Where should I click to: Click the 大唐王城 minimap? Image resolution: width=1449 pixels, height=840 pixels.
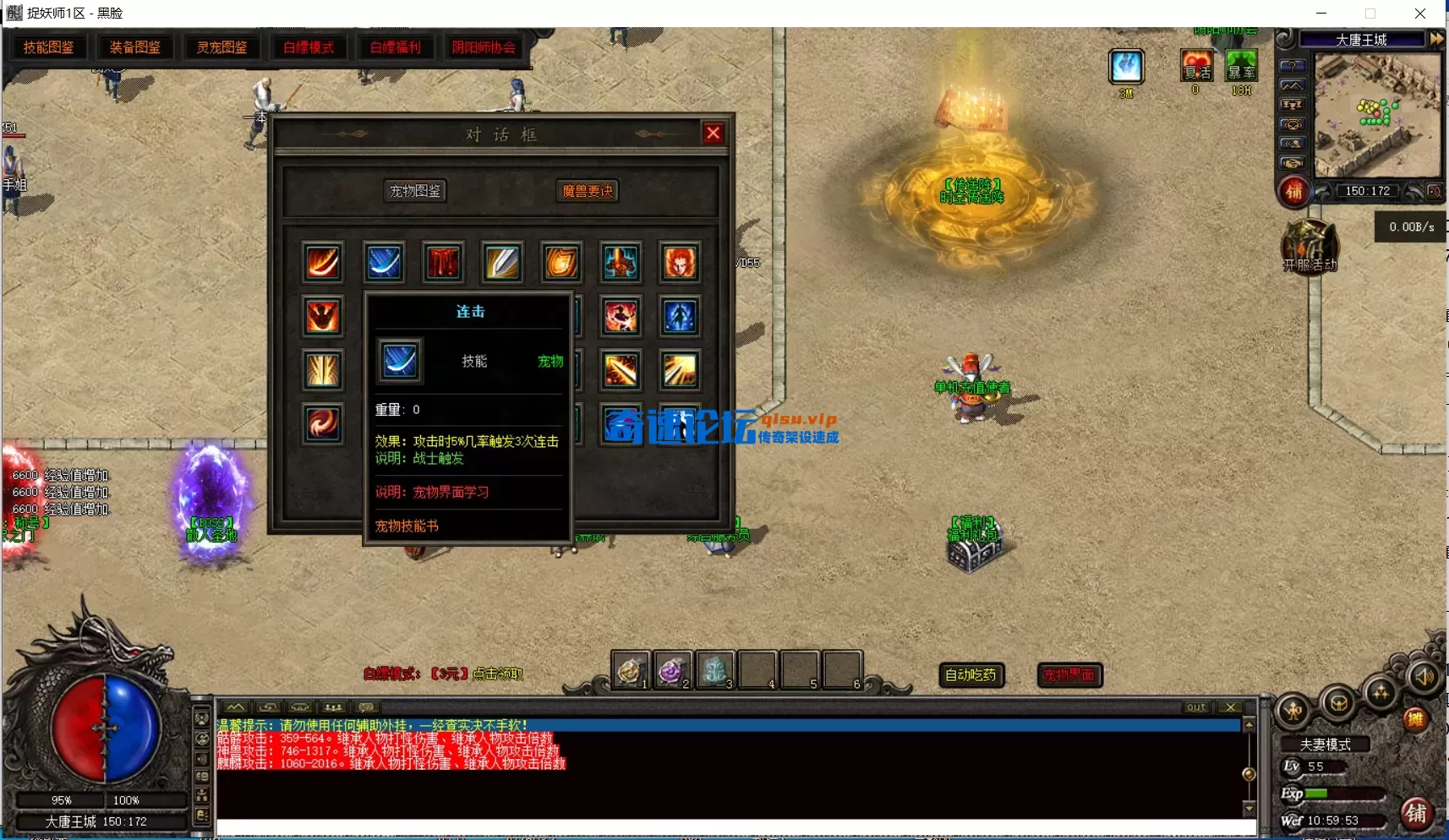tap(1378, 114)
